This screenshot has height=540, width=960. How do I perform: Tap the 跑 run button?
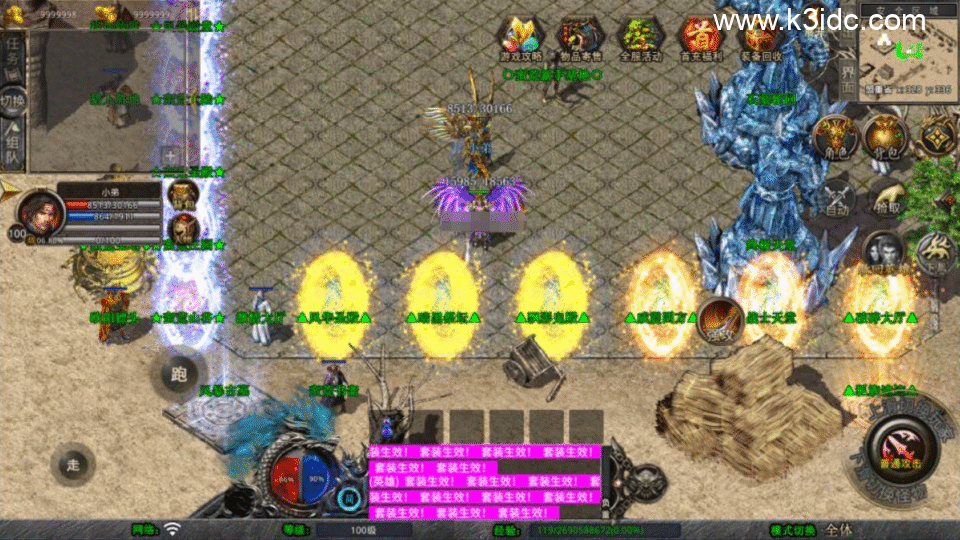click(179, 375)
